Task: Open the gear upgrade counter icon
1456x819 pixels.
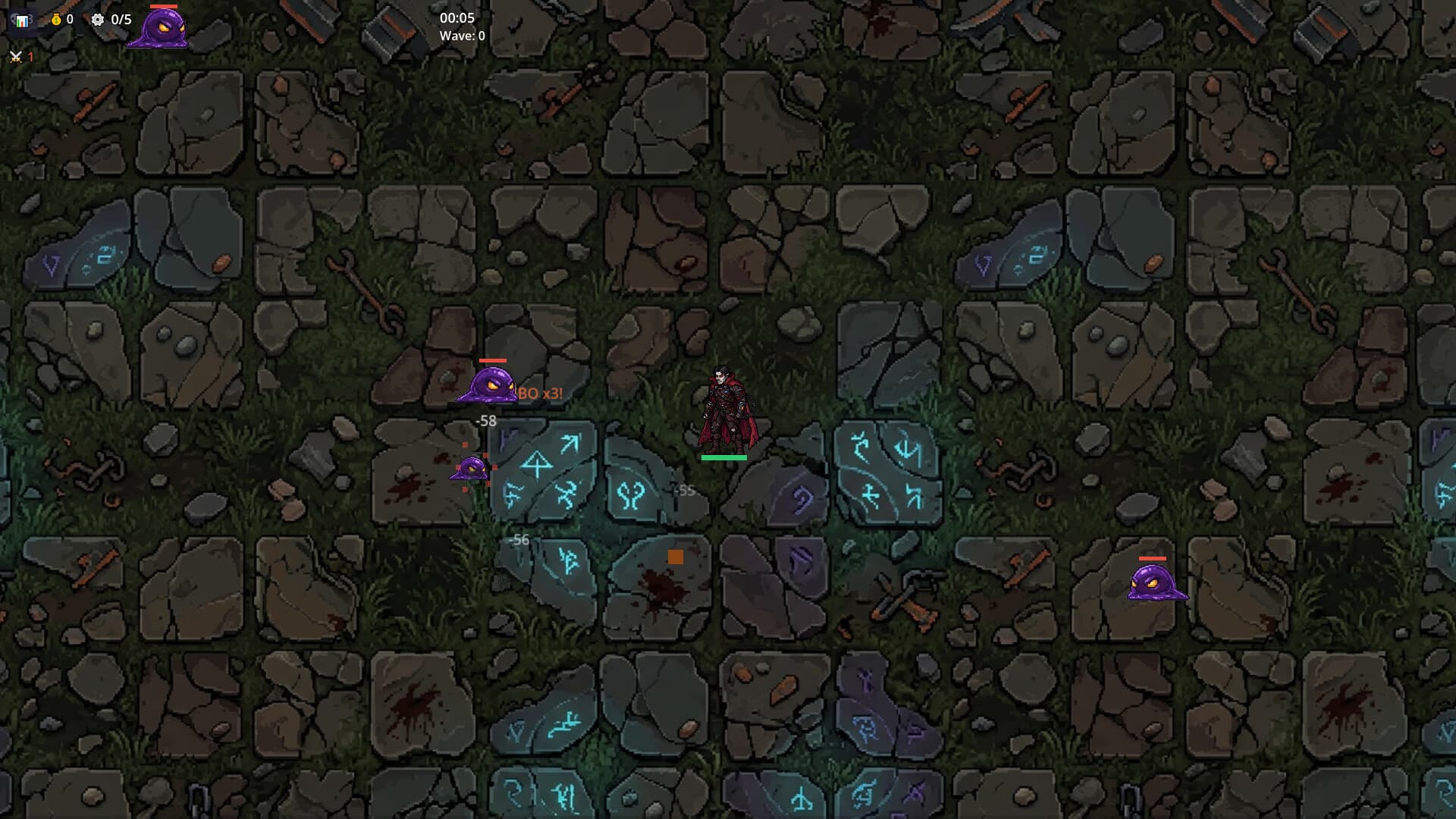Action: tap(97, 20)
